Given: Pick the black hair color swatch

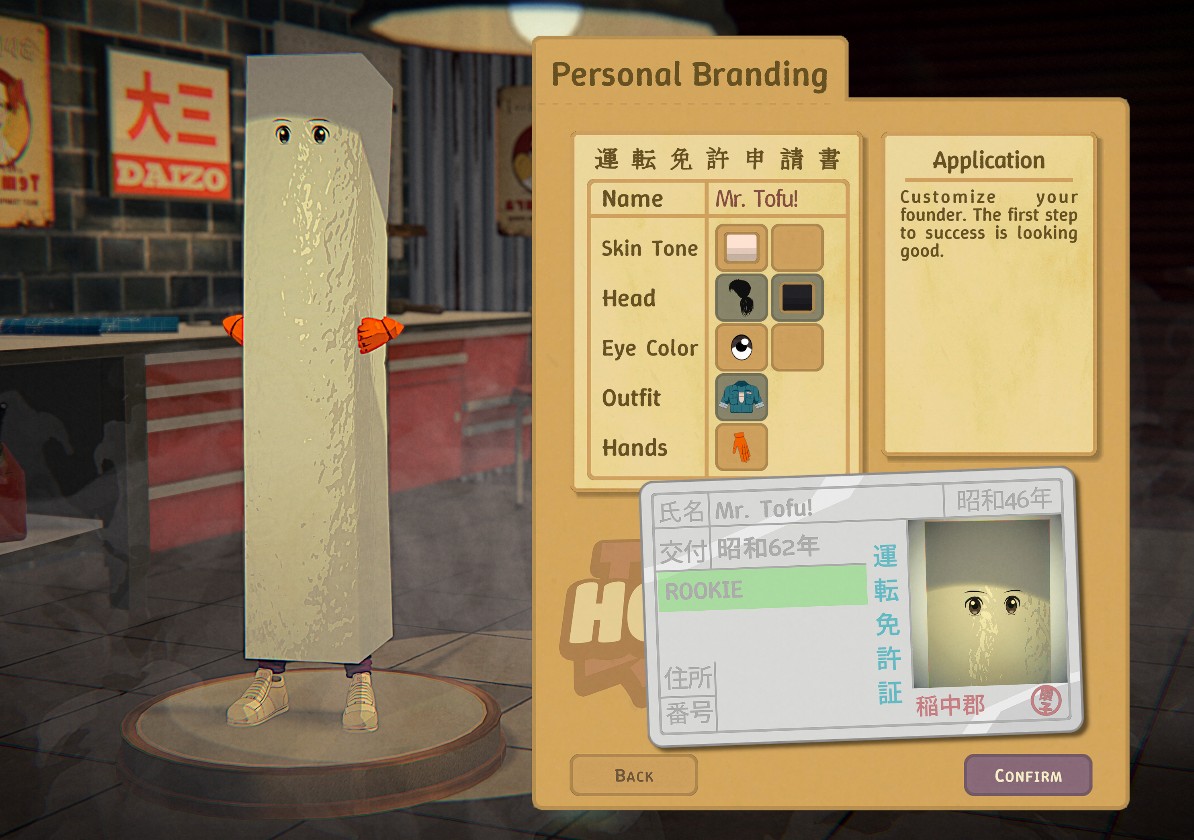Looking at the screenshot, I should pyautogui.click(x=797, y=298).
